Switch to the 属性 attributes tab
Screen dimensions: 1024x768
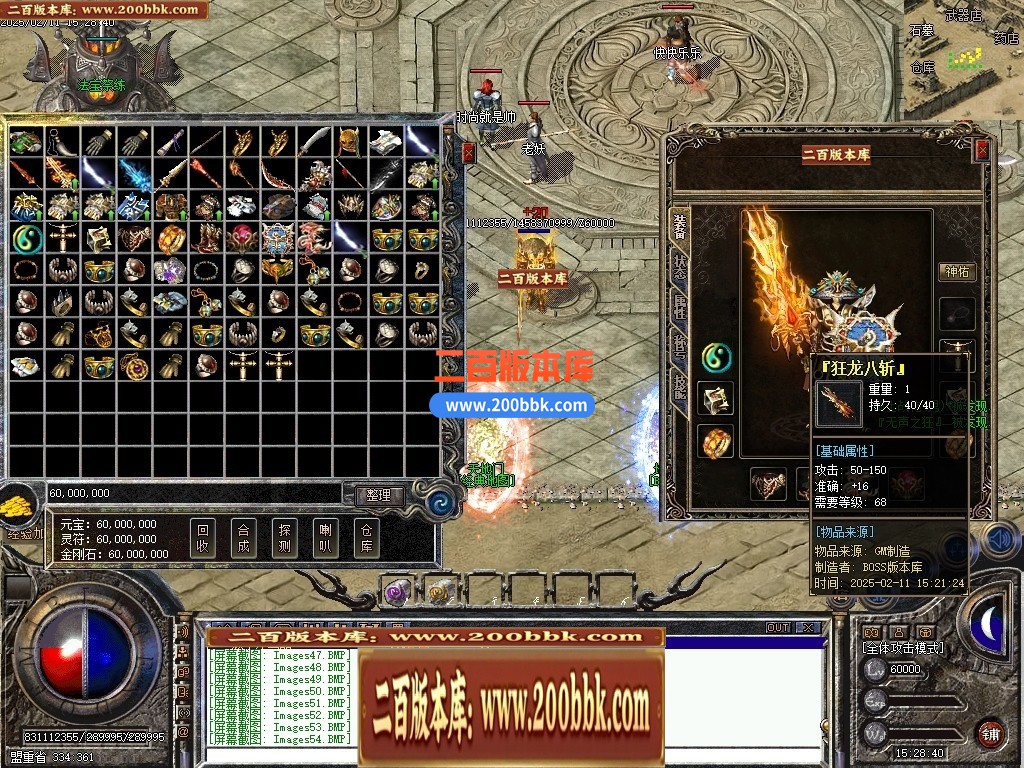[680, 307]
